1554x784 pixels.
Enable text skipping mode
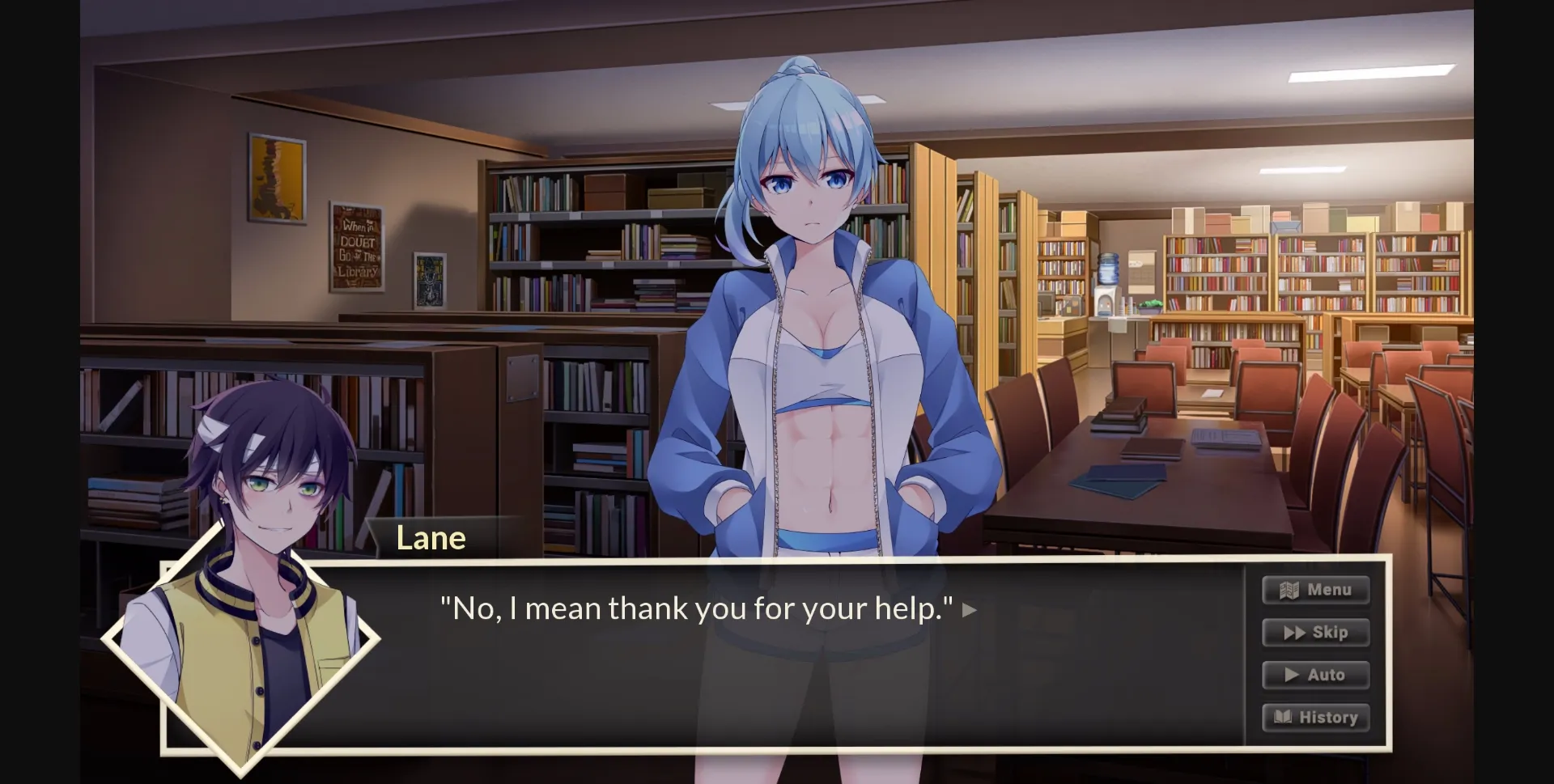pyautogui.click(x=1316, y=633)
